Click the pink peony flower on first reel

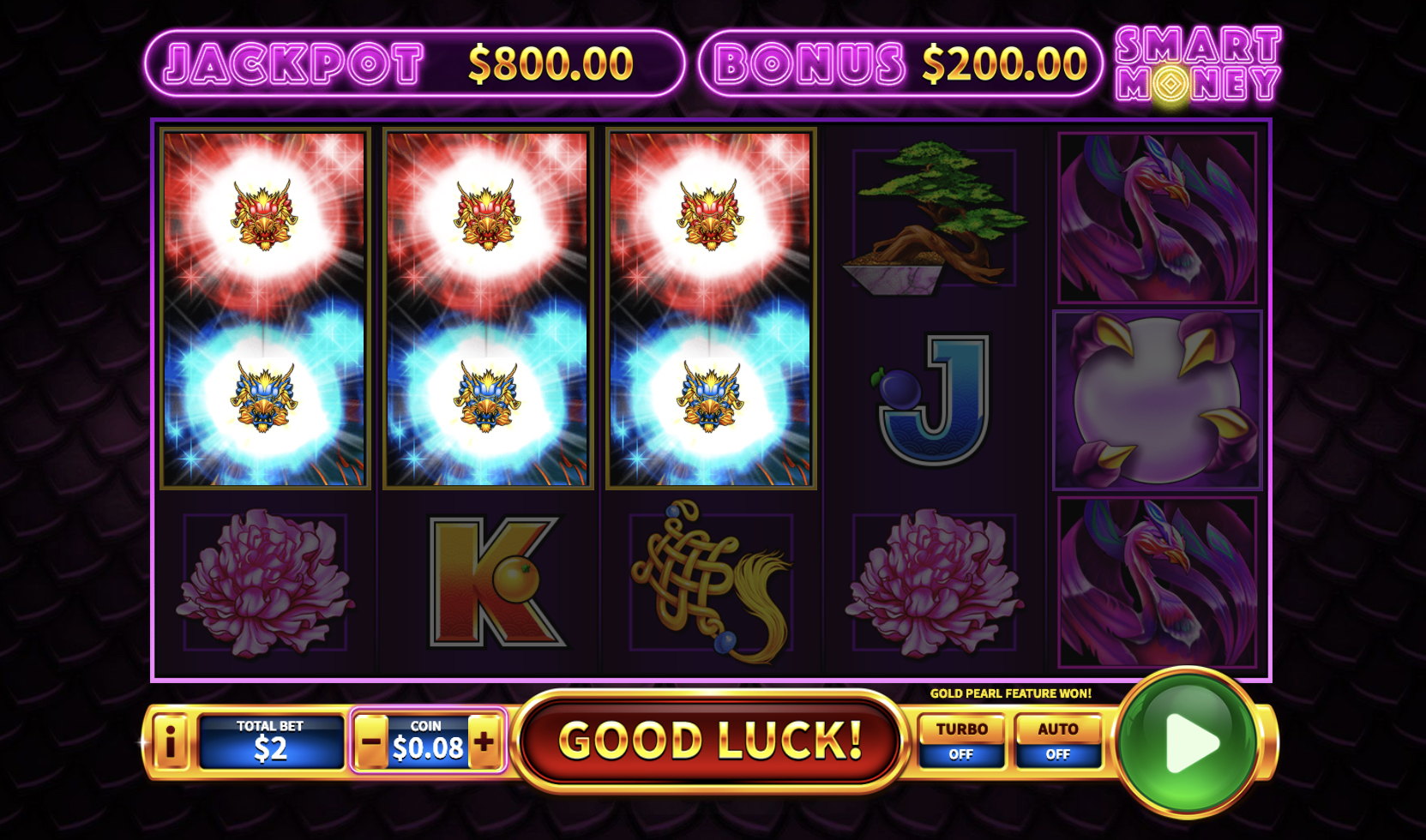[263, 583]
